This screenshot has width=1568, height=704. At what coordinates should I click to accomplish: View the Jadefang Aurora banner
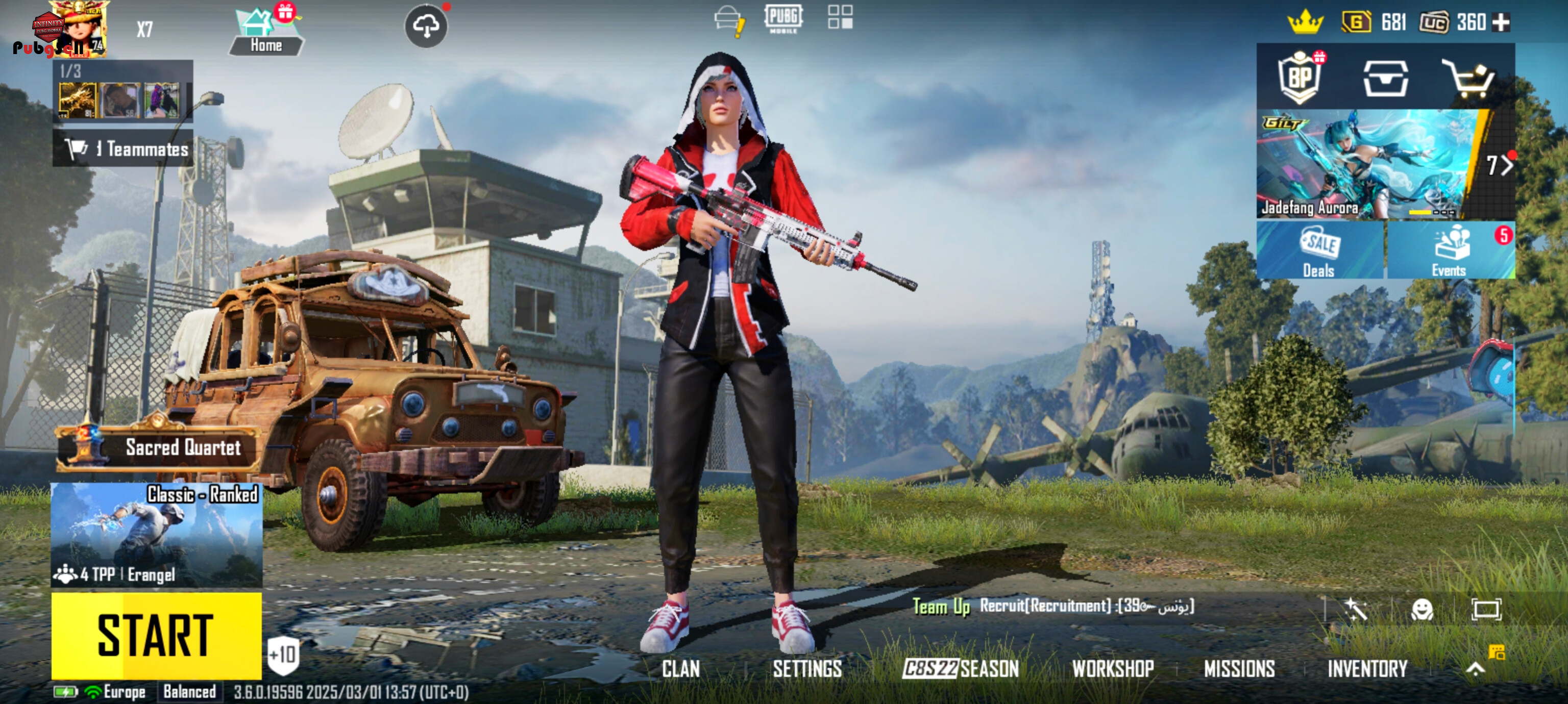[x=1369, y=164]
